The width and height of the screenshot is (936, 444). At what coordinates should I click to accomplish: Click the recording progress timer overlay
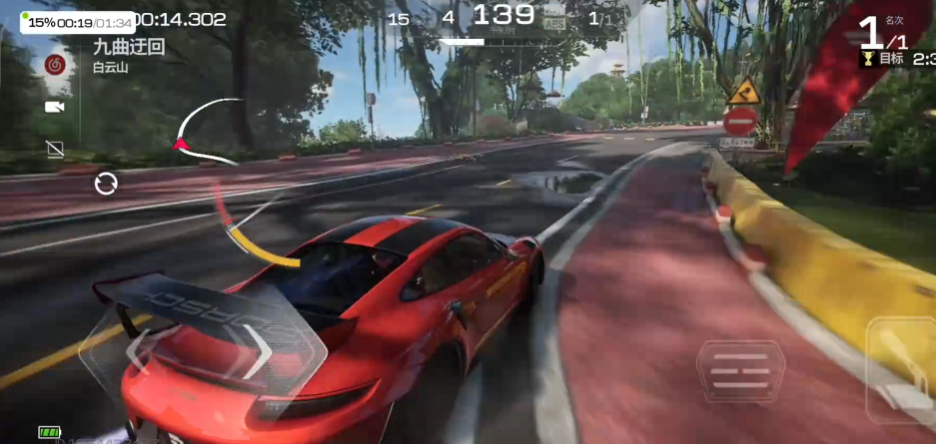point(78,22)
